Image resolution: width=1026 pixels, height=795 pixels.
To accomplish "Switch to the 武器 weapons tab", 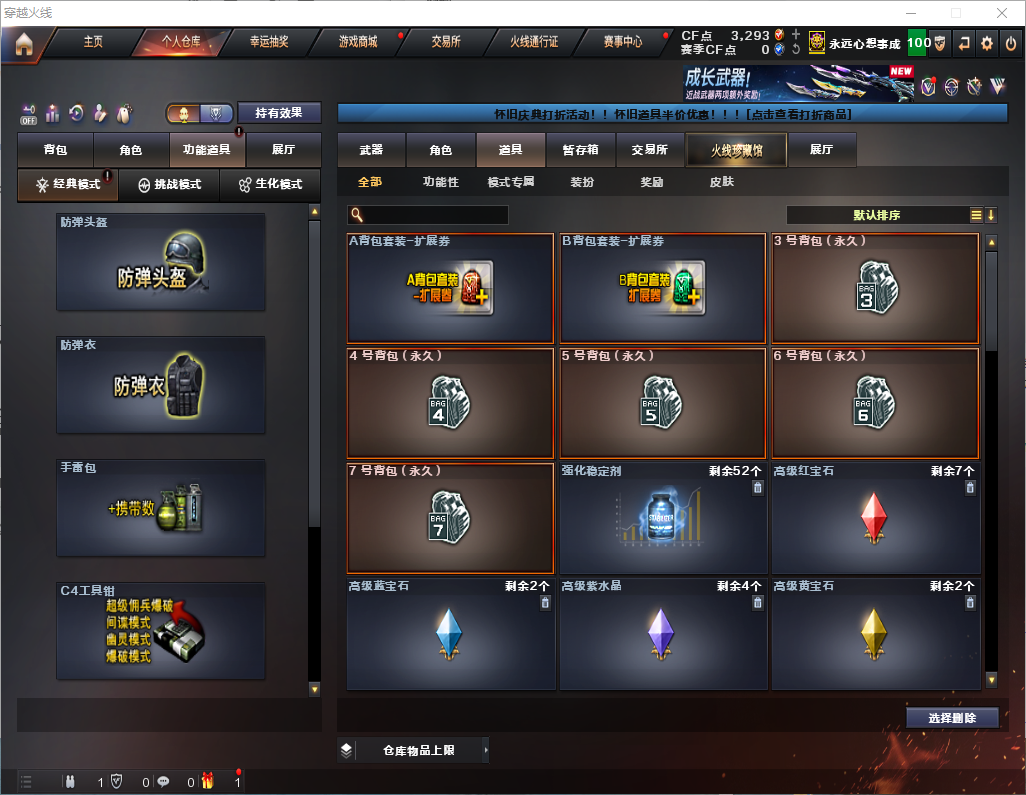I will (x=371, y=150).
